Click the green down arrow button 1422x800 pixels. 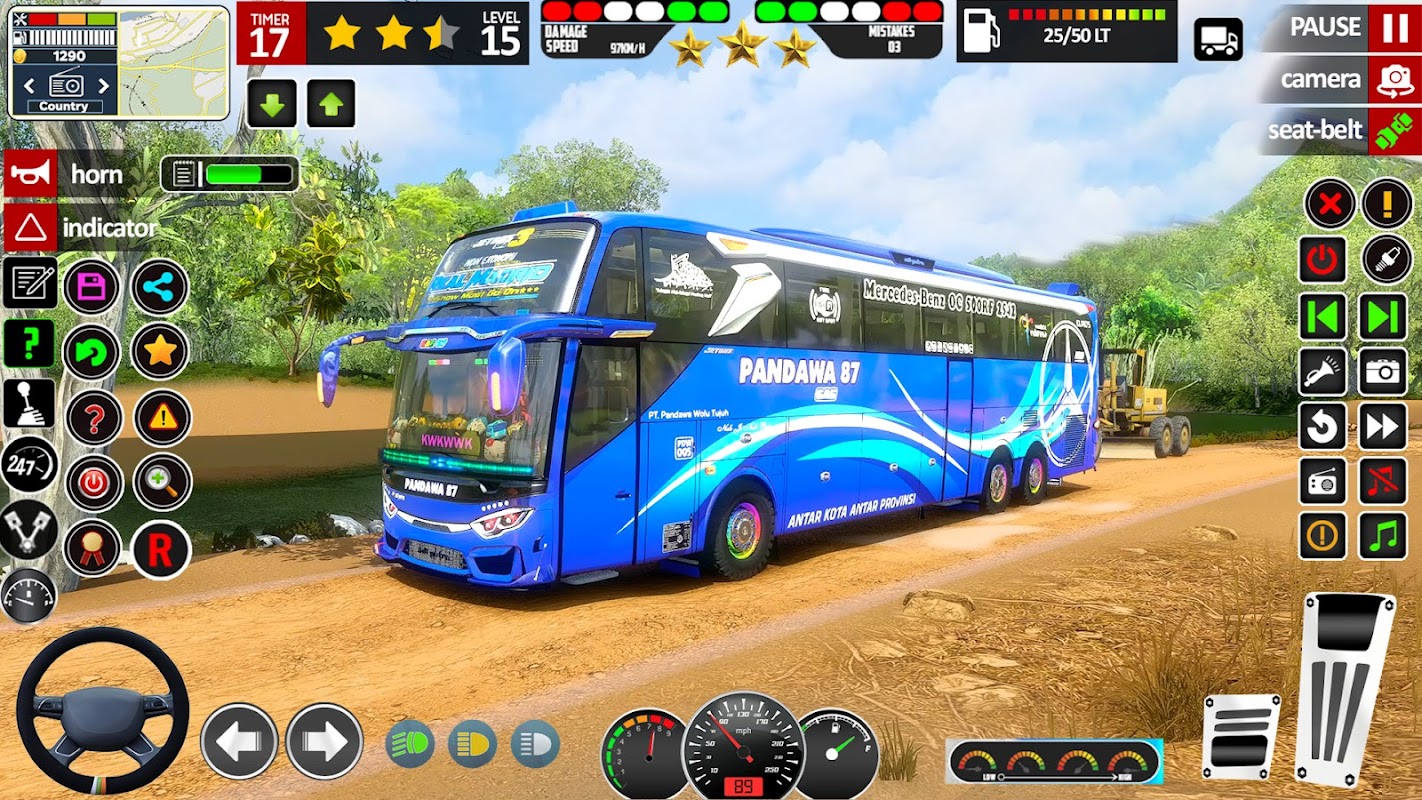272,104
